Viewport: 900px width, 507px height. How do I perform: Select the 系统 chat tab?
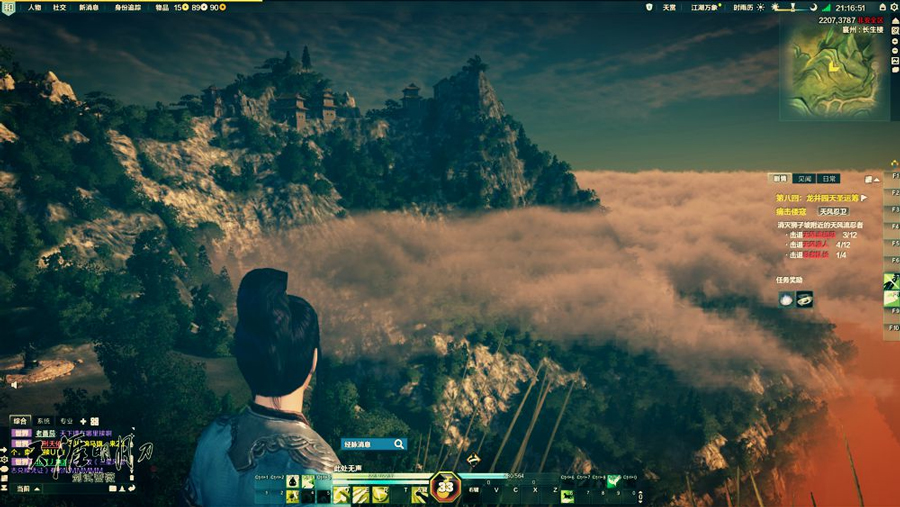pos(43,421)
